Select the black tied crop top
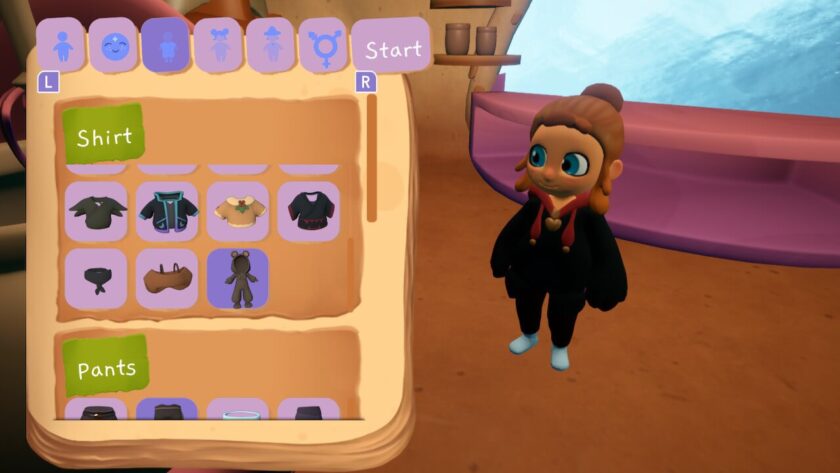Image resolution: width=840 pixels, height=473 pixels. coord(96,278)
